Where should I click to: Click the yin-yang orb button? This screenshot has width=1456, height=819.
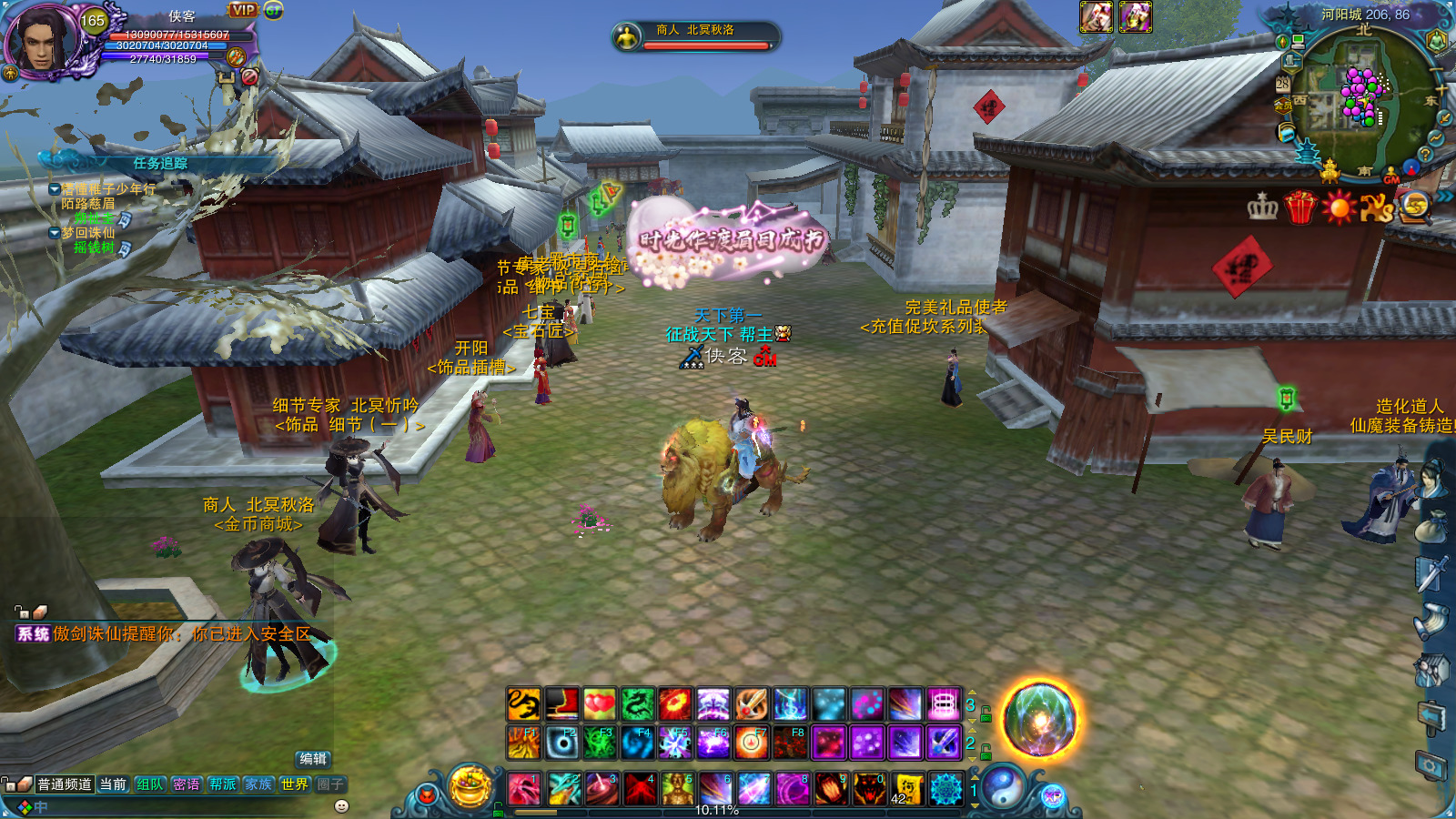(1002, 787)
